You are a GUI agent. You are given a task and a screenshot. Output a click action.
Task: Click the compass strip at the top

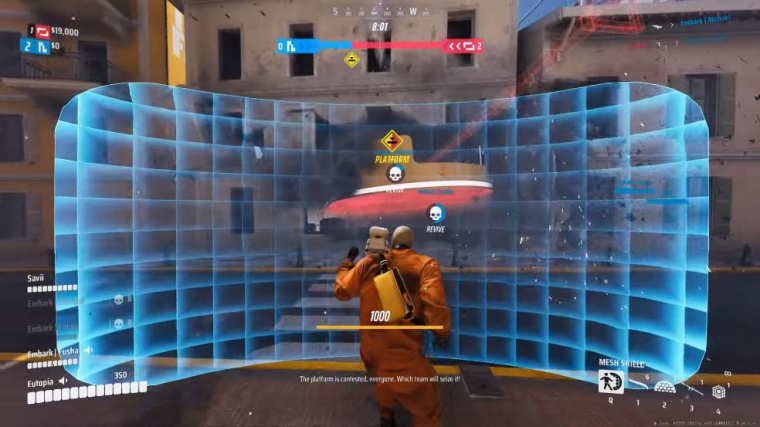[x=380, y=12]
